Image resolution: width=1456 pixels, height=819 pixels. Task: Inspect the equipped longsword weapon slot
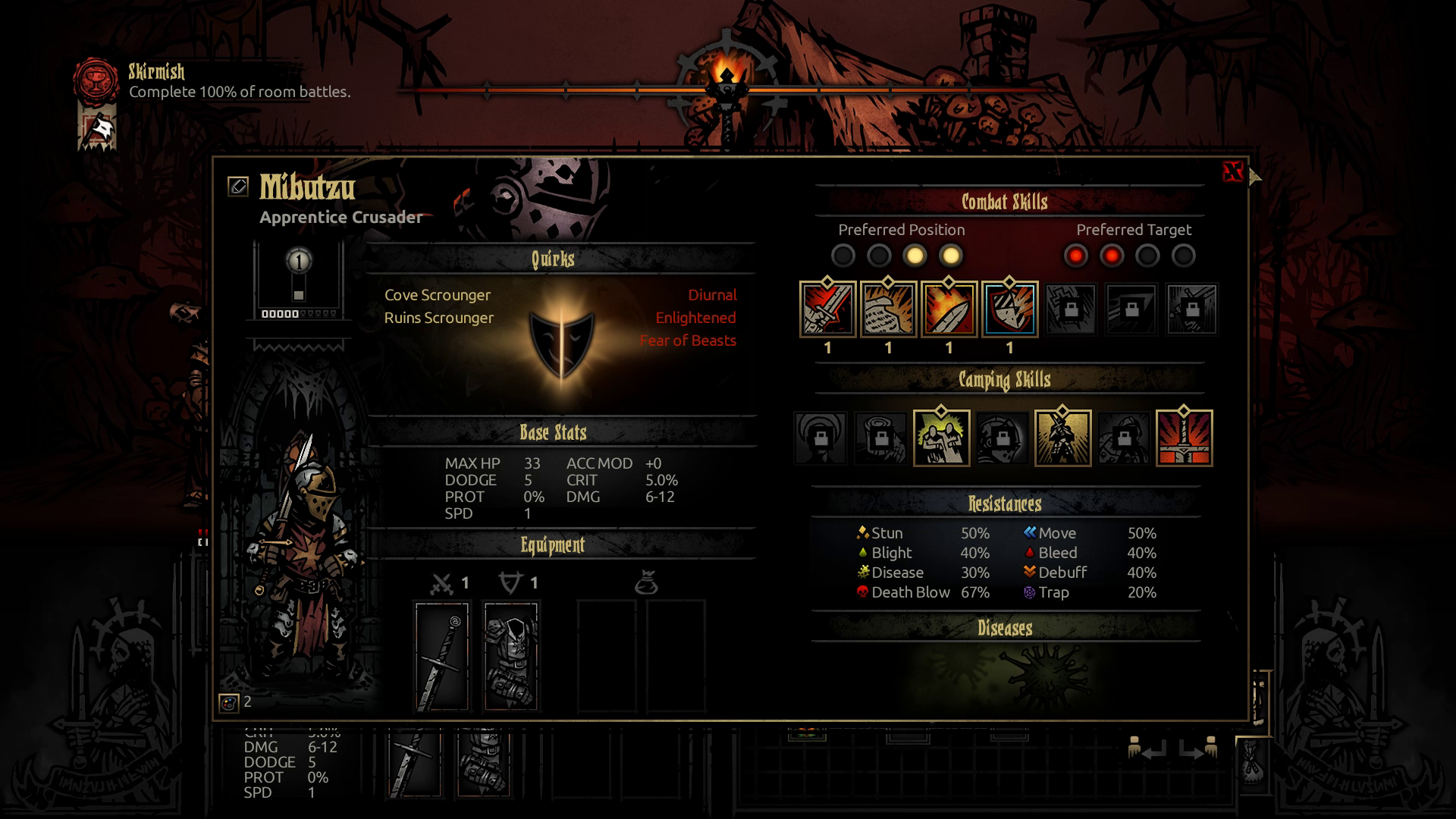click(x=442, y=657)
